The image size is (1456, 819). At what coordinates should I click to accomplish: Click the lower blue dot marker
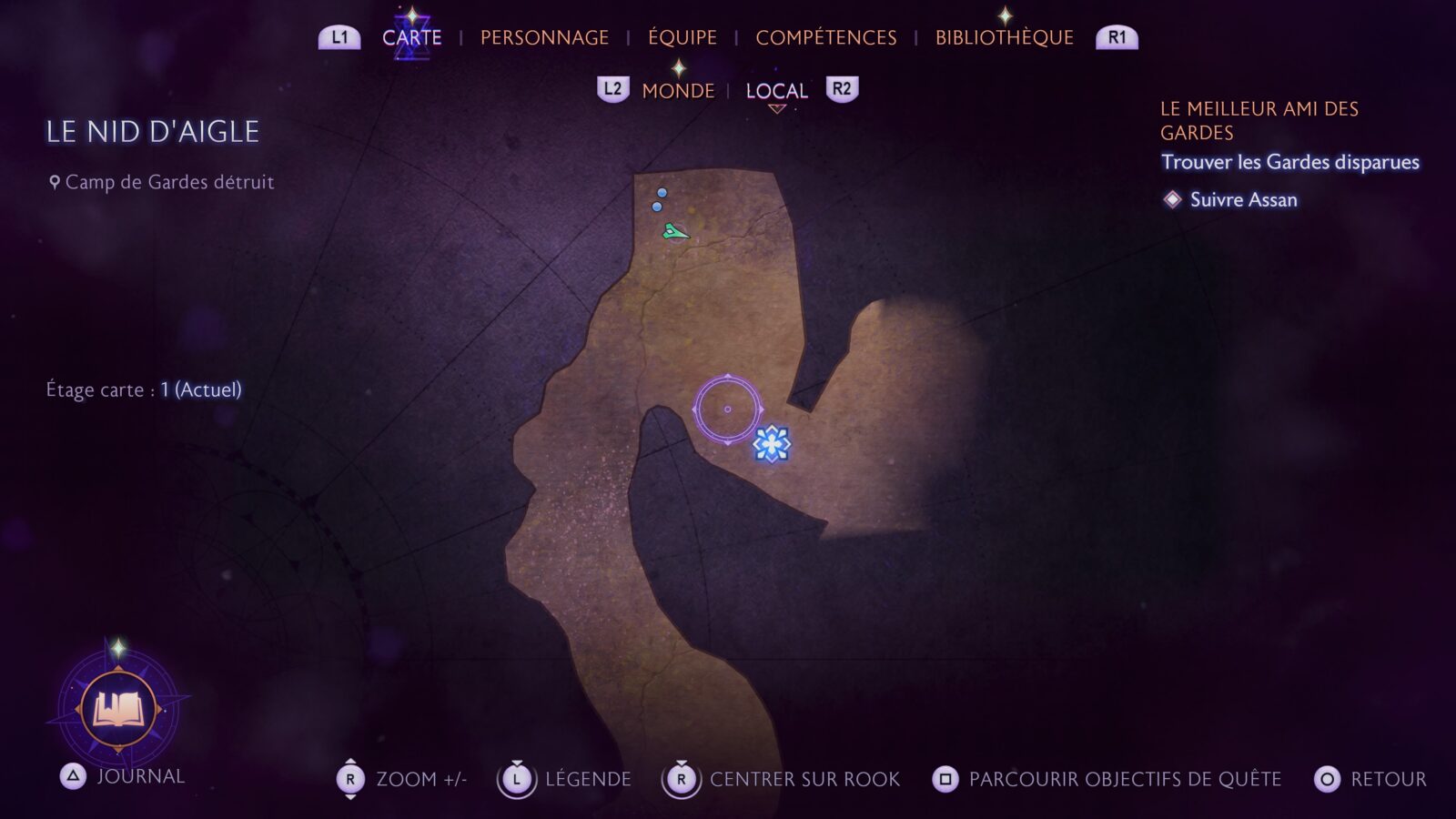coord(656,207)
